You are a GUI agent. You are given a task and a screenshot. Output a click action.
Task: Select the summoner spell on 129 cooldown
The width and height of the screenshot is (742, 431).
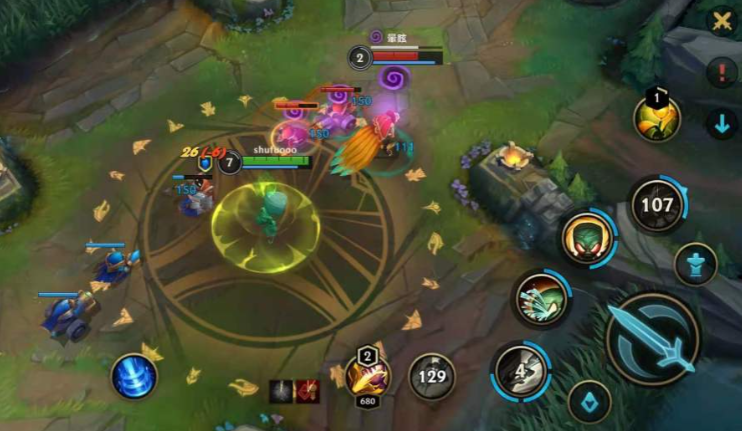tap(432, 376)
